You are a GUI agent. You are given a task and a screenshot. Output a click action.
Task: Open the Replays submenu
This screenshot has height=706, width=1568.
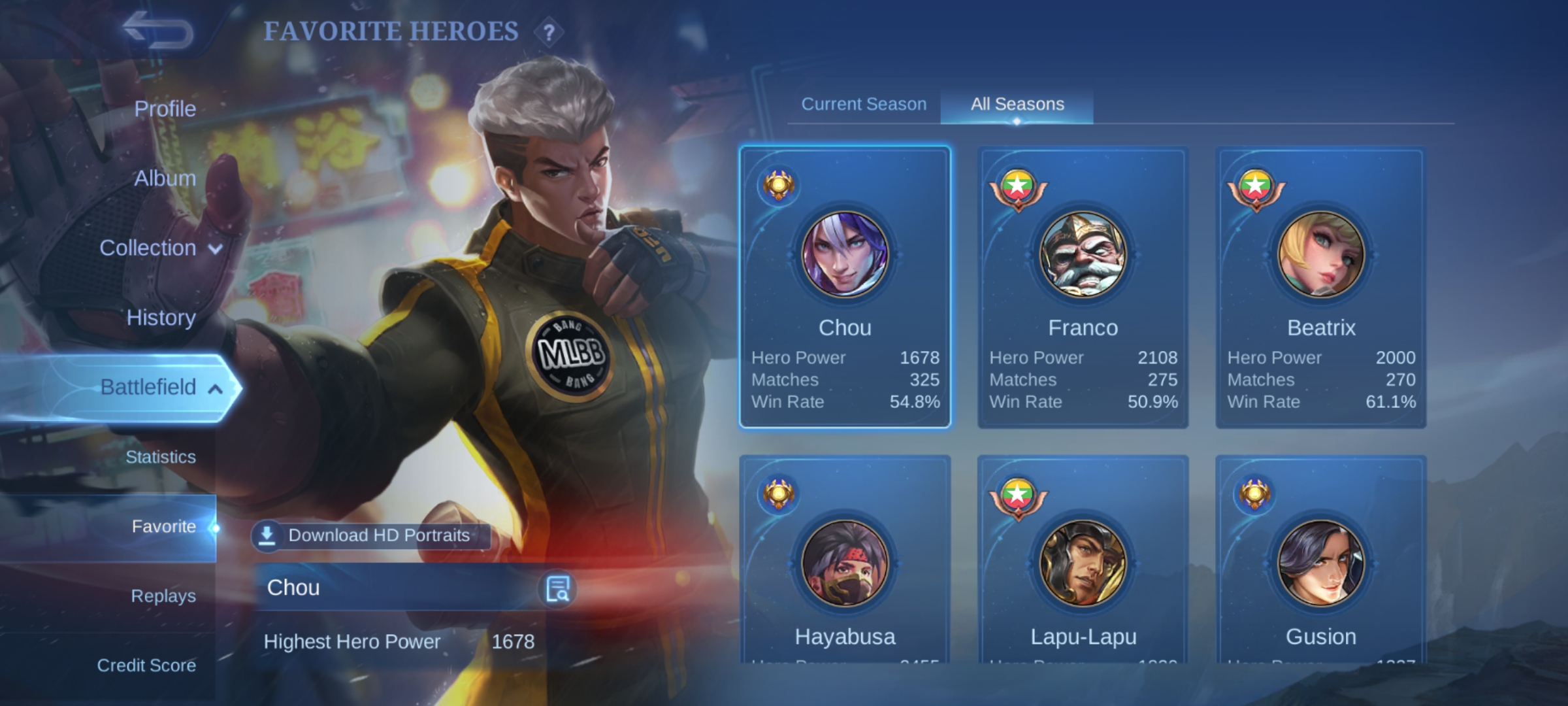coord(163,596)
